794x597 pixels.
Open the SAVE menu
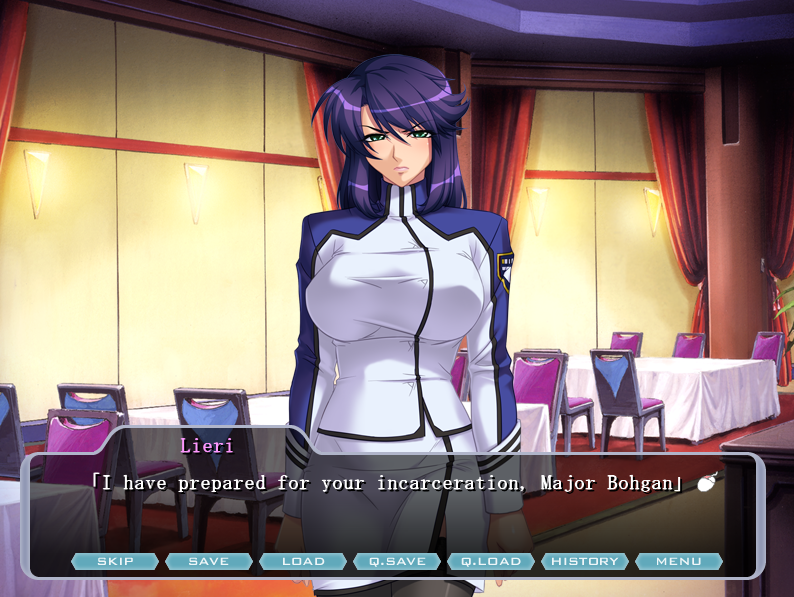[209, 561]
